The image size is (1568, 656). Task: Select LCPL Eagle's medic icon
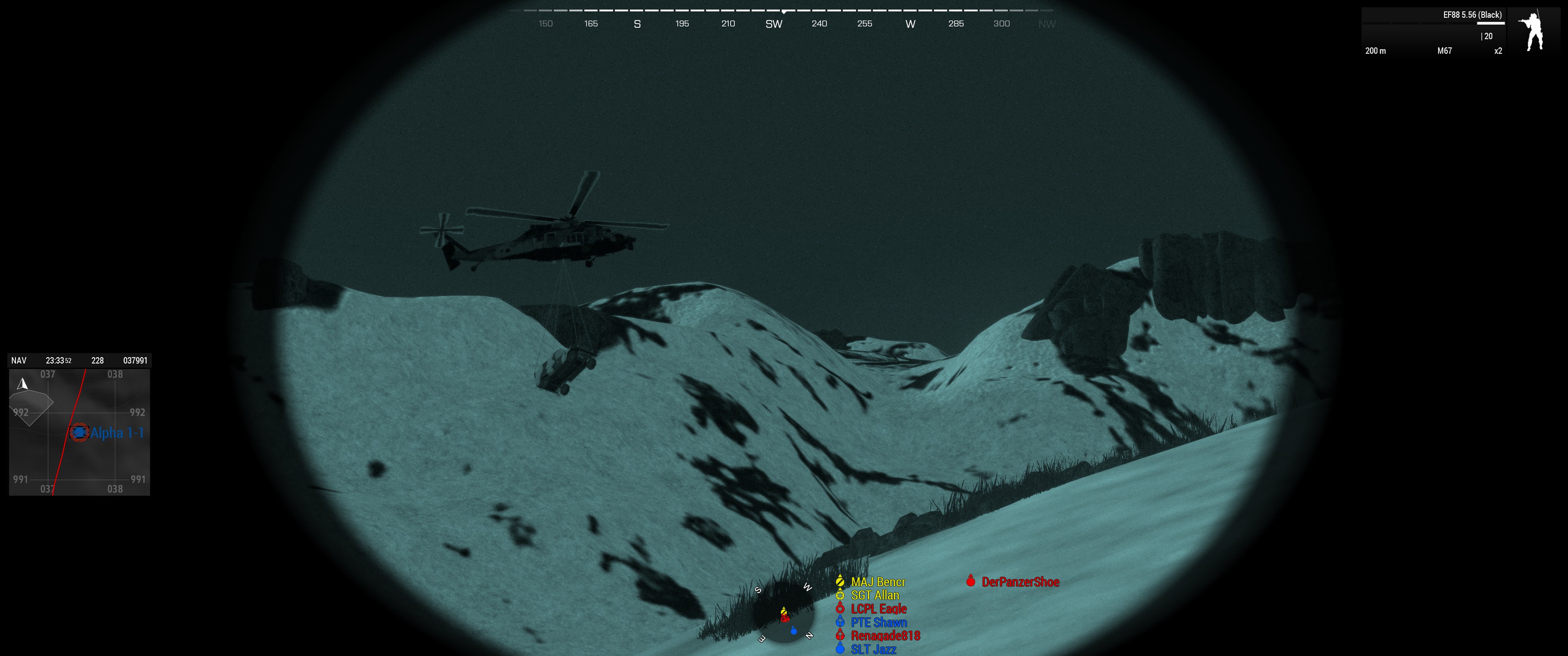(x=841, y=609)
